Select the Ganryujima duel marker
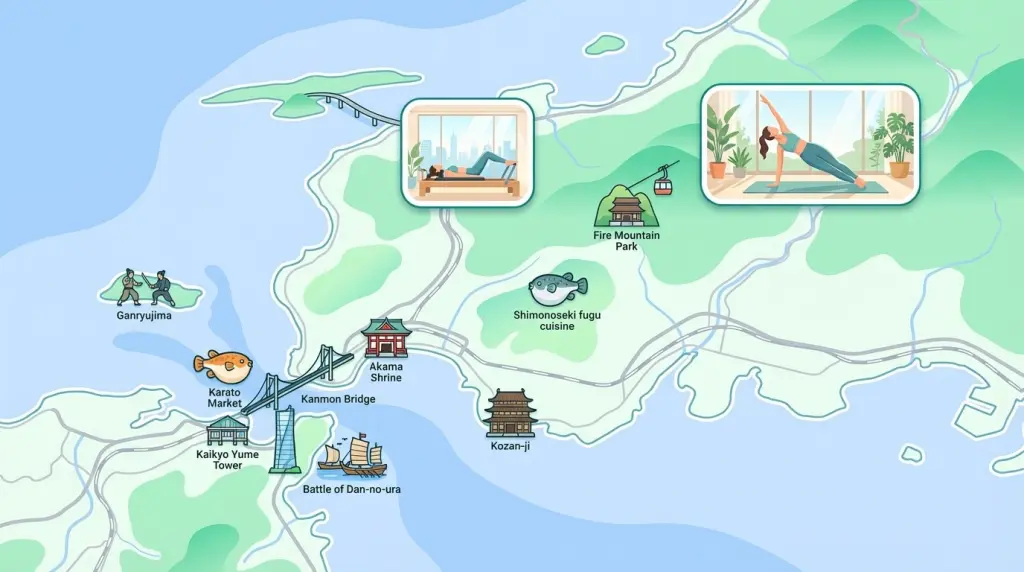This screenshot has width=1024, height=572. 148,289
